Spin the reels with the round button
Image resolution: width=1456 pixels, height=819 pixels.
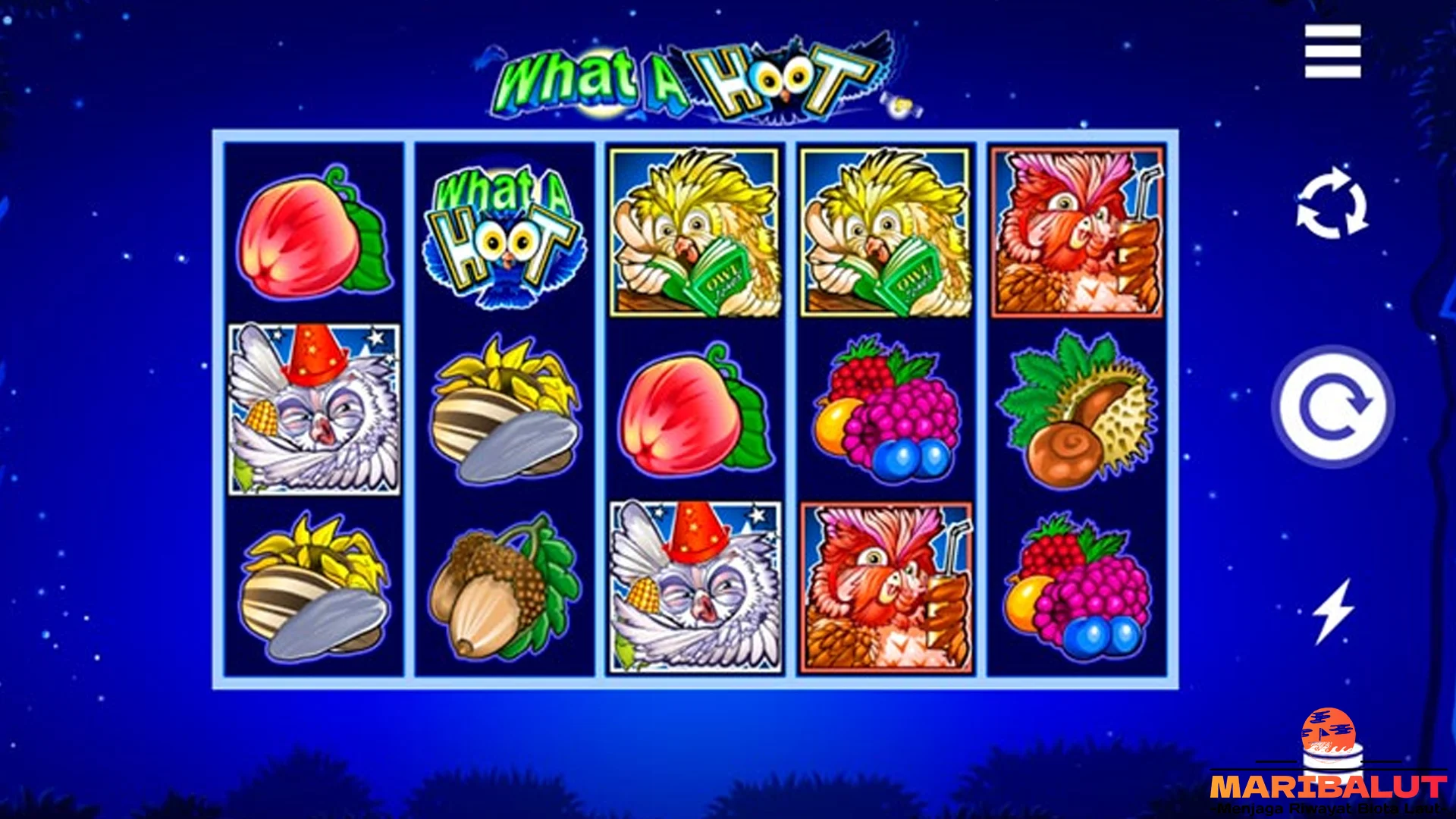pyautogui.click(x=1332, y=406)
